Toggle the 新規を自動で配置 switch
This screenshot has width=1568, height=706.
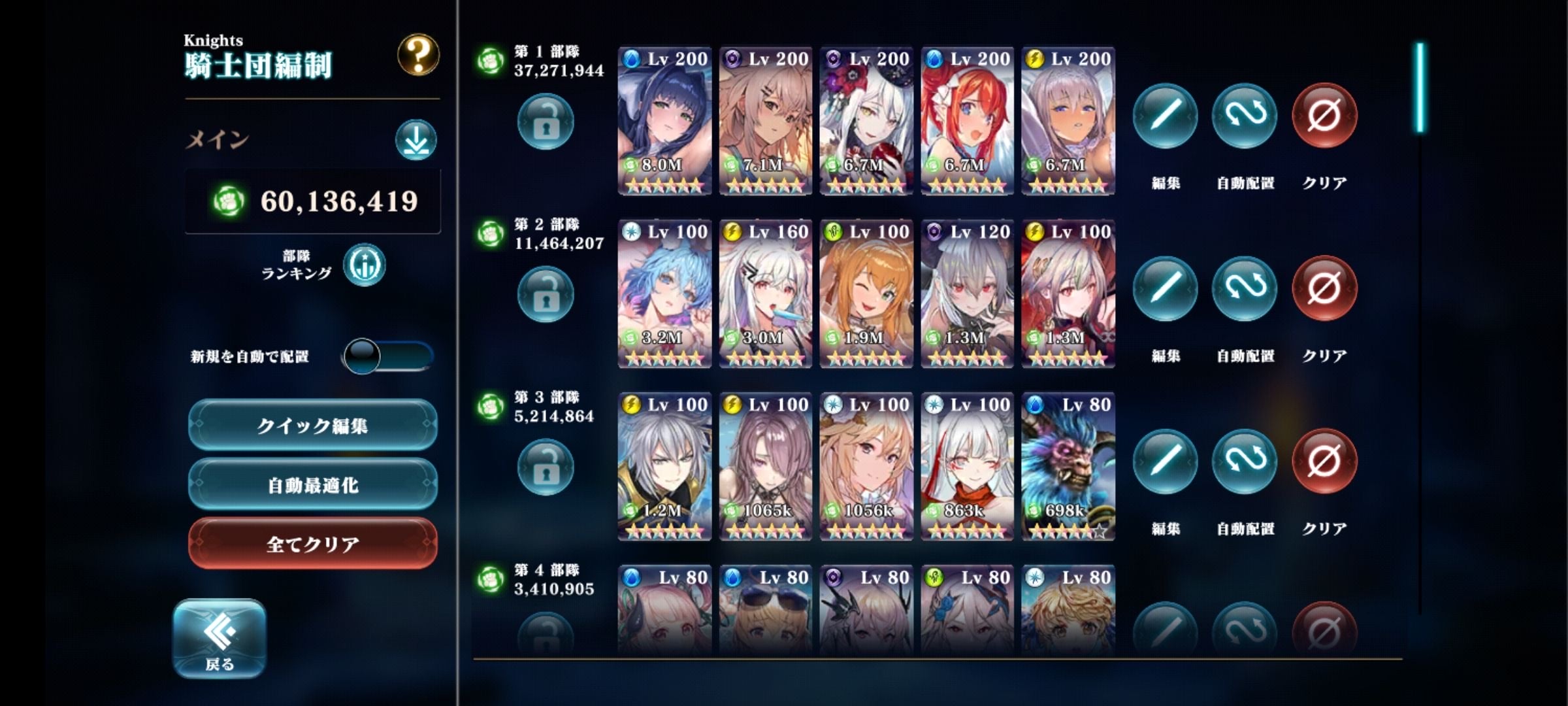pyautogui.click(x=387, y=356)
